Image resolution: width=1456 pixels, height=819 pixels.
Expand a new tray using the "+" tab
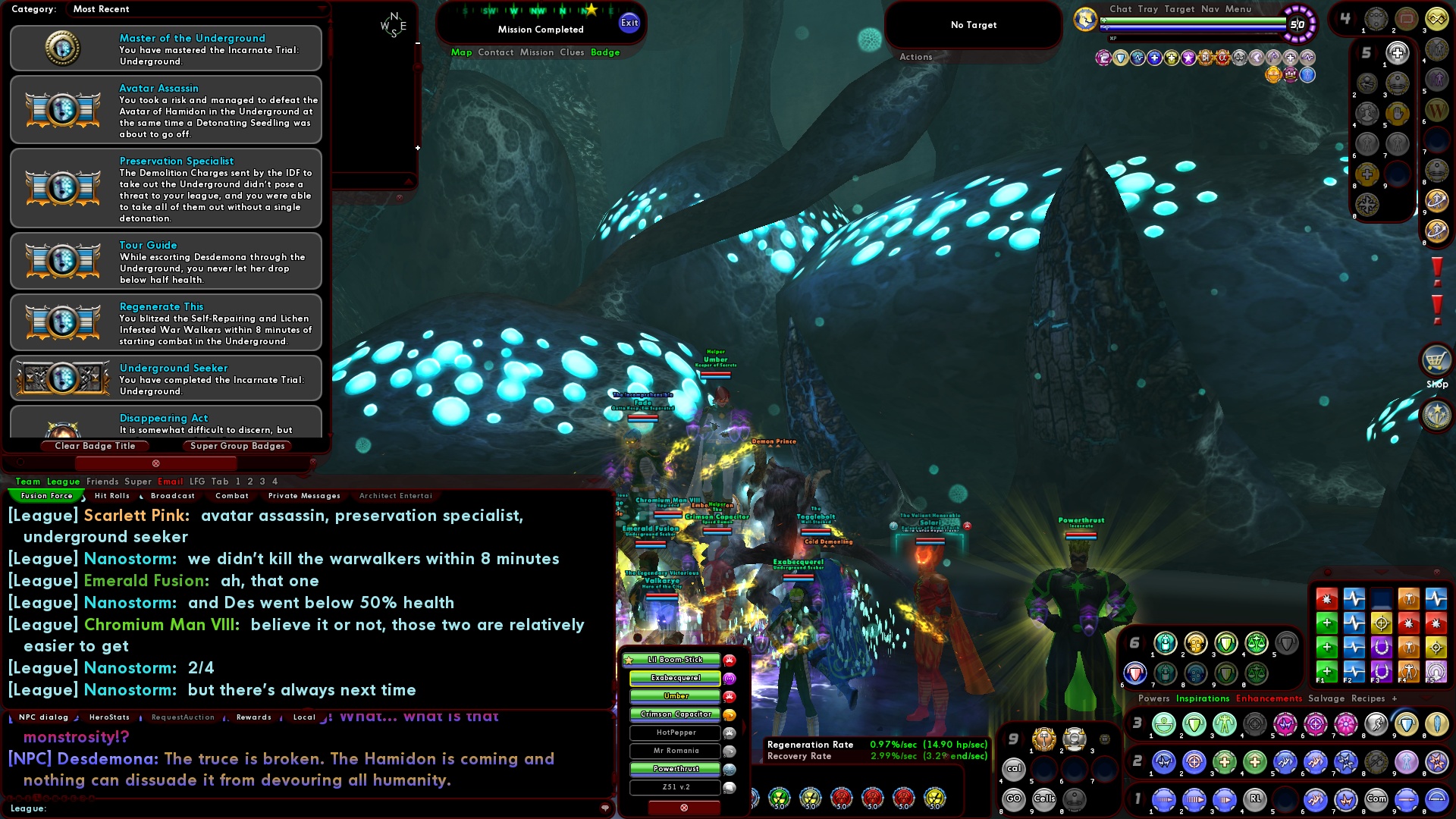pyautogui.click(x=1395, y=698)
